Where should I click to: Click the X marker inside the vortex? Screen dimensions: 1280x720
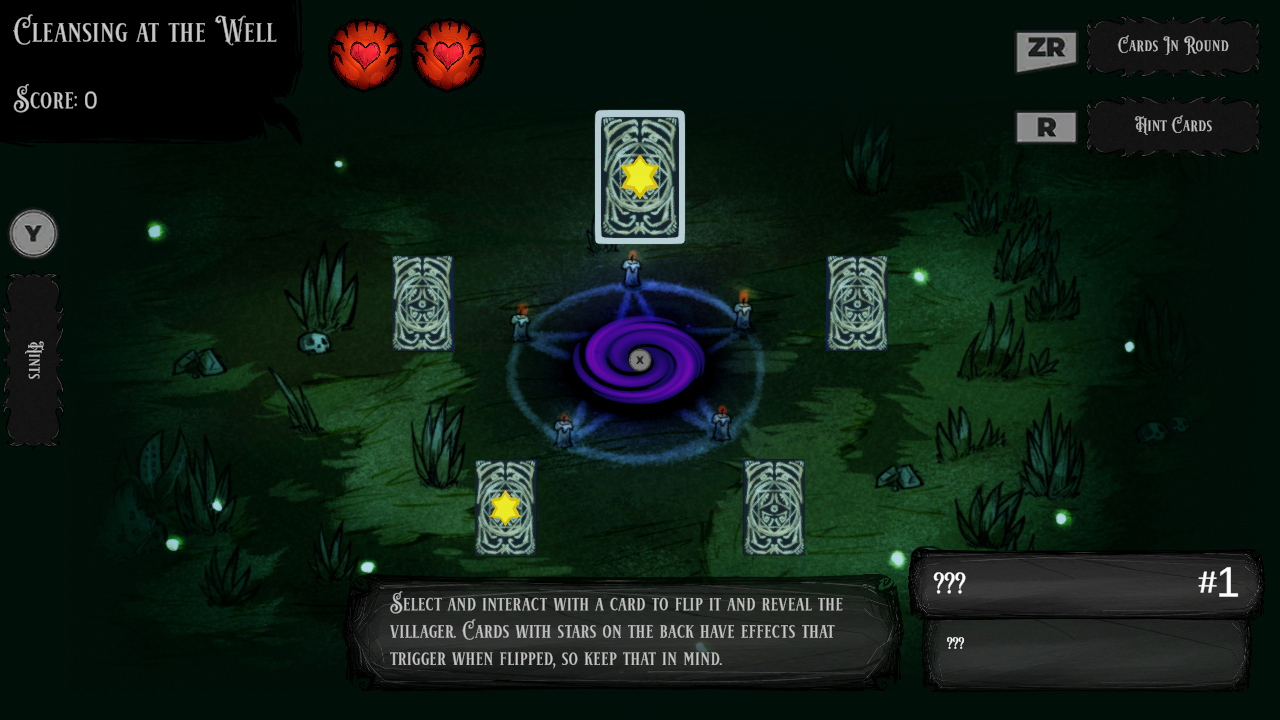tap(638, 358)
